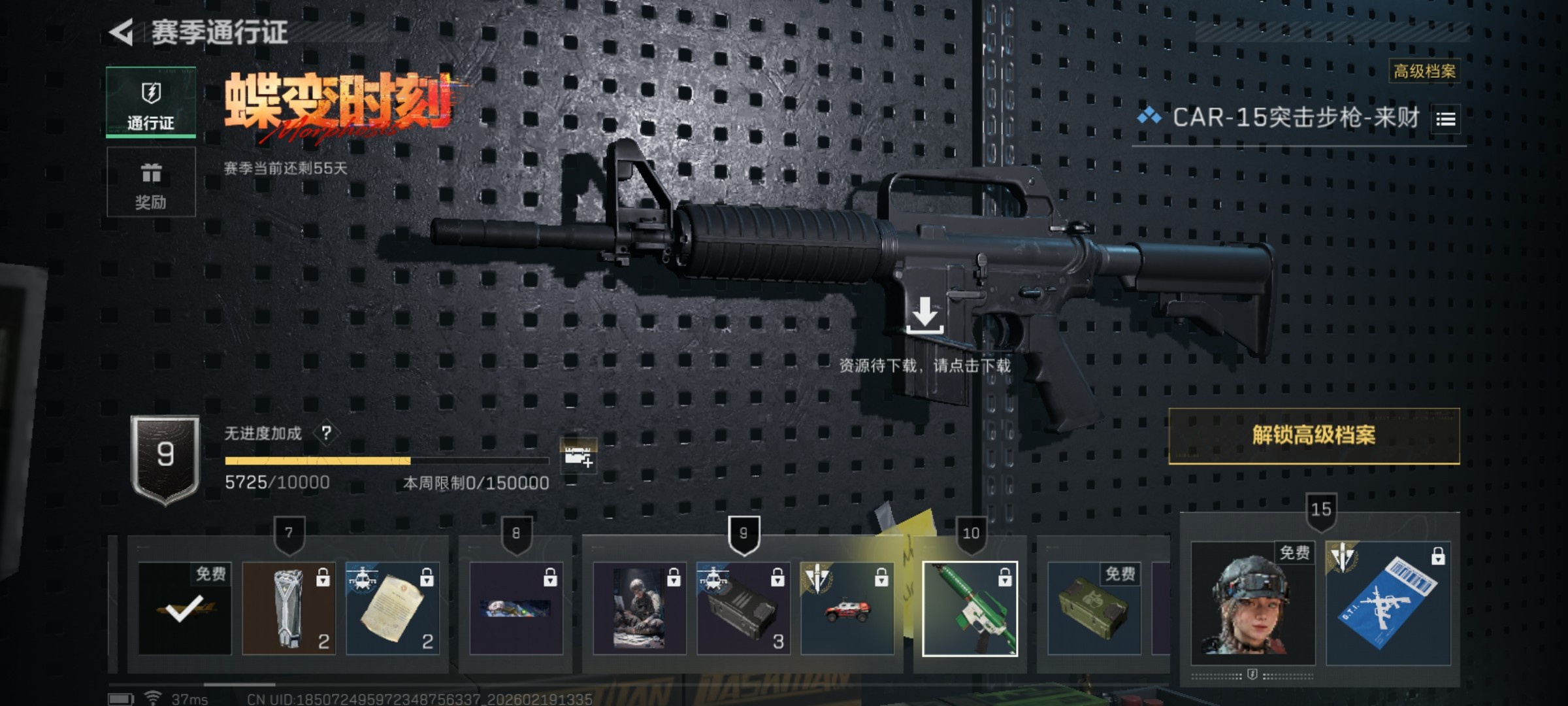
Task: Unlock the premium pass with 解锁高级档案
Action: (1314, 436)
